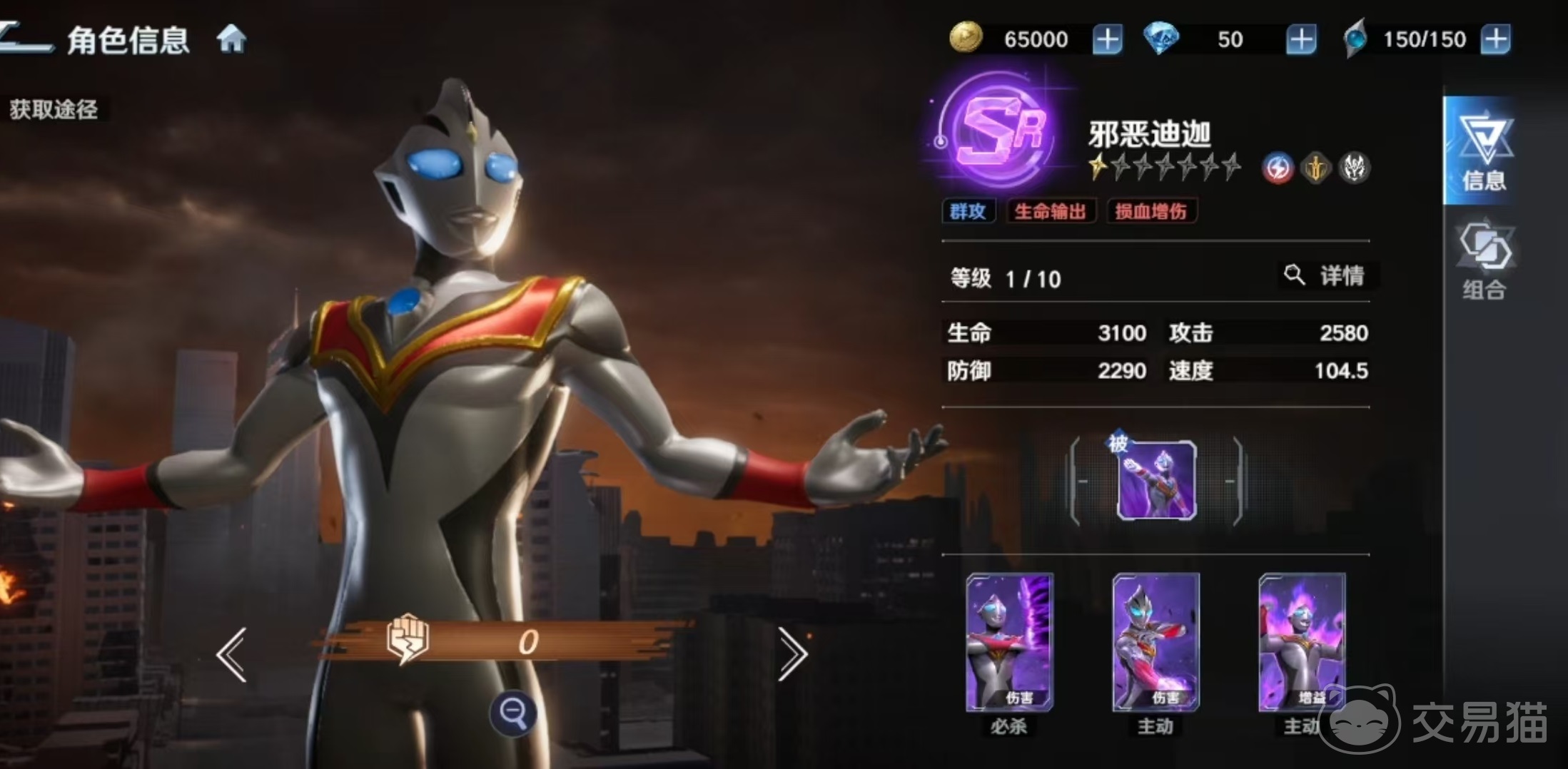The image size is (1568, 769).
Task: Switch to the 信息 tab
Action: 1484,151
